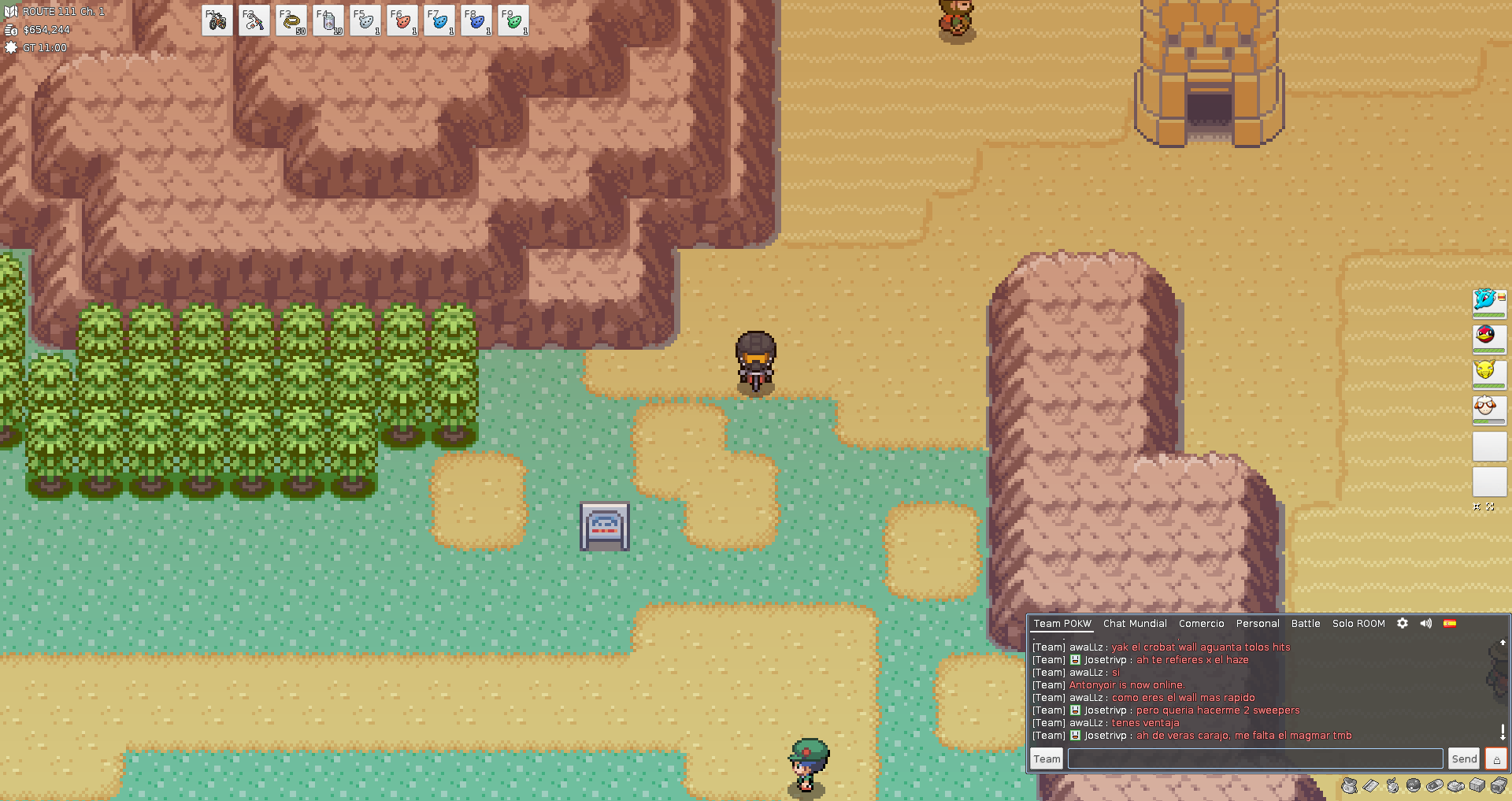Viewport: 1512px width, 801px height.
Task: Change chat language via the Spanish flag
Action: click(1450, 623)
